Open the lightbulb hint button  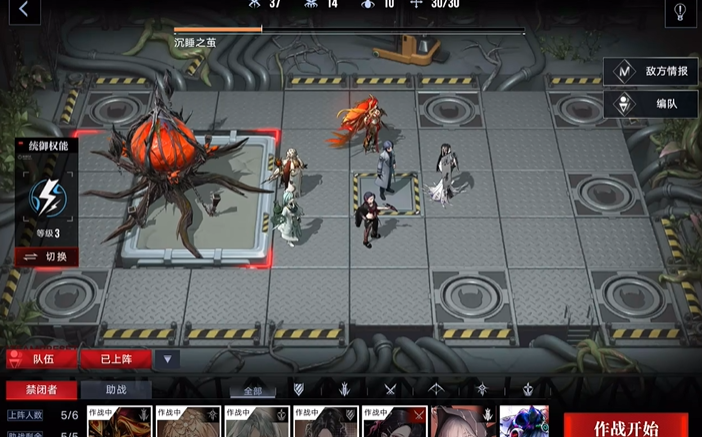[x=680, y=11]
